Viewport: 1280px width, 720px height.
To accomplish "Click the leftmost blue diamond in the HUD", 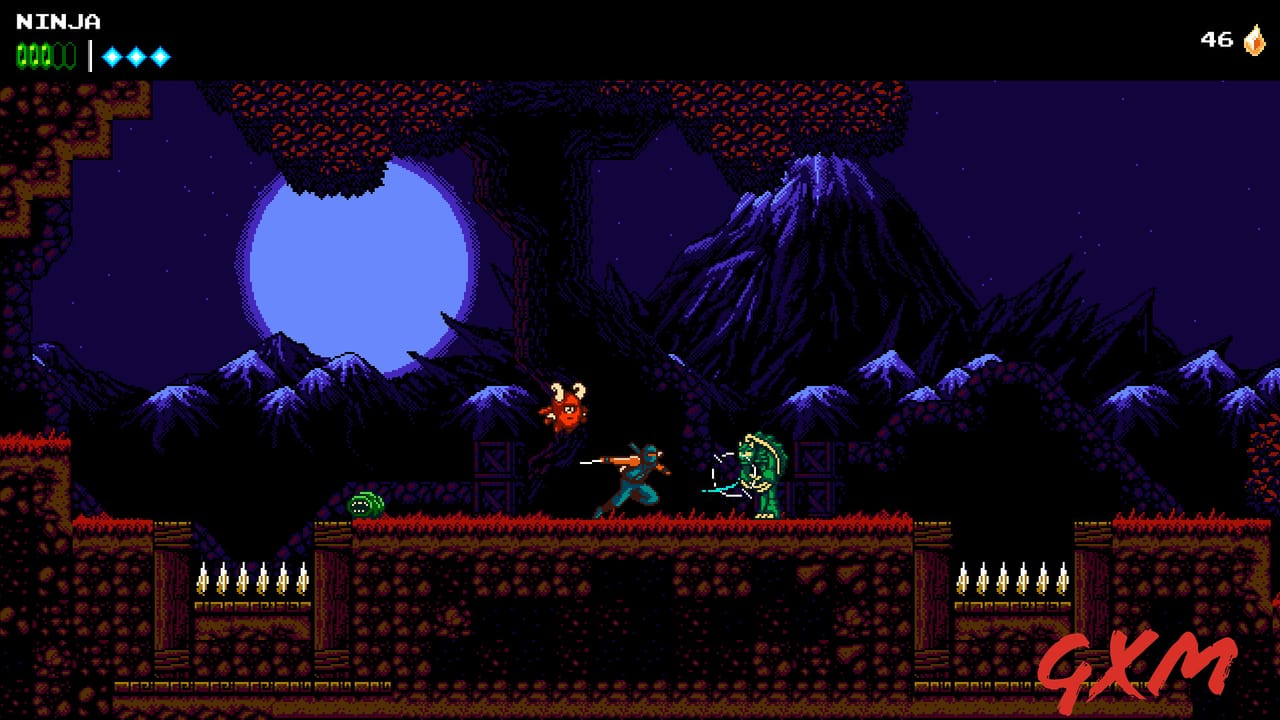I will 111,57.
